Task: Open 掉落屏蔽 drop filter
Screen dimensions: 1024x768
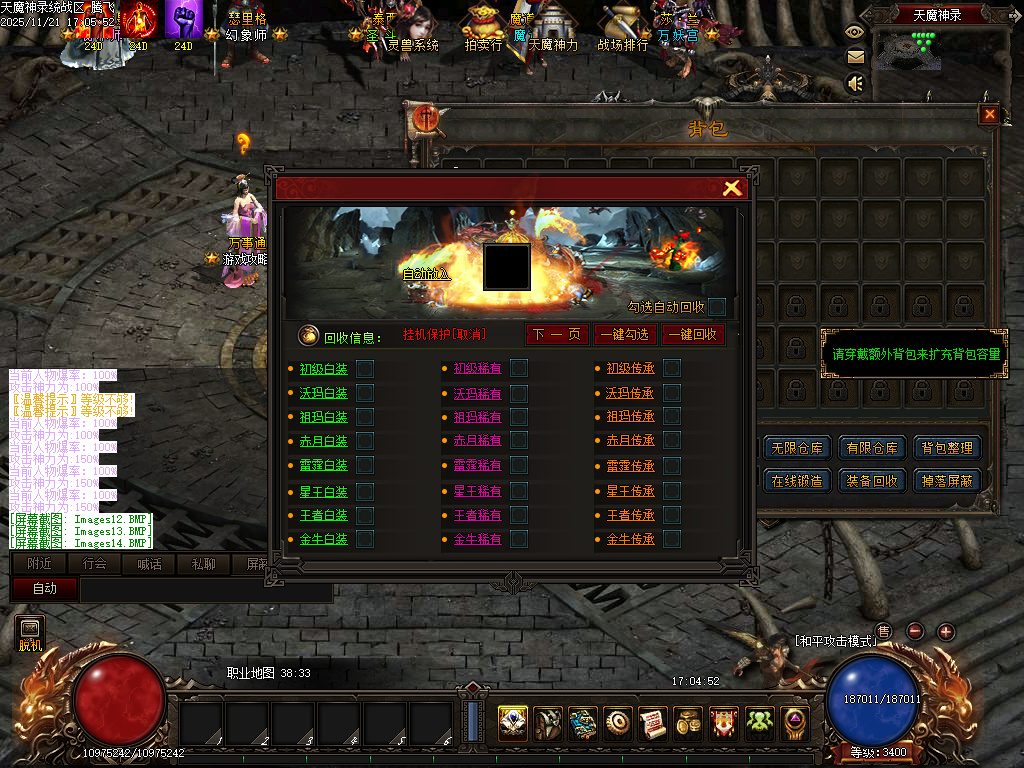Action: [946, 481]
